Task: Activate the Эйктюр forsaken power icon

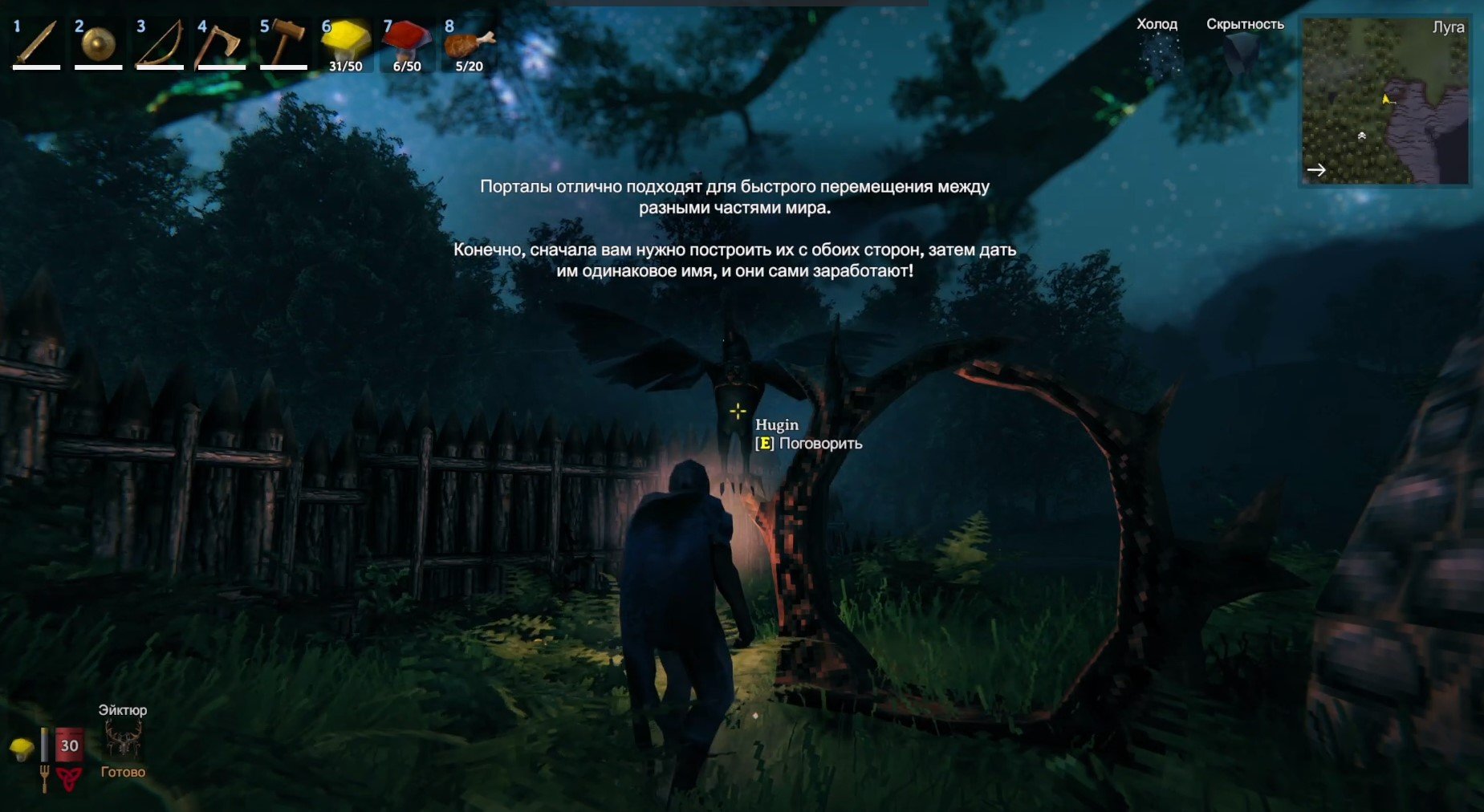Action: 123,740
